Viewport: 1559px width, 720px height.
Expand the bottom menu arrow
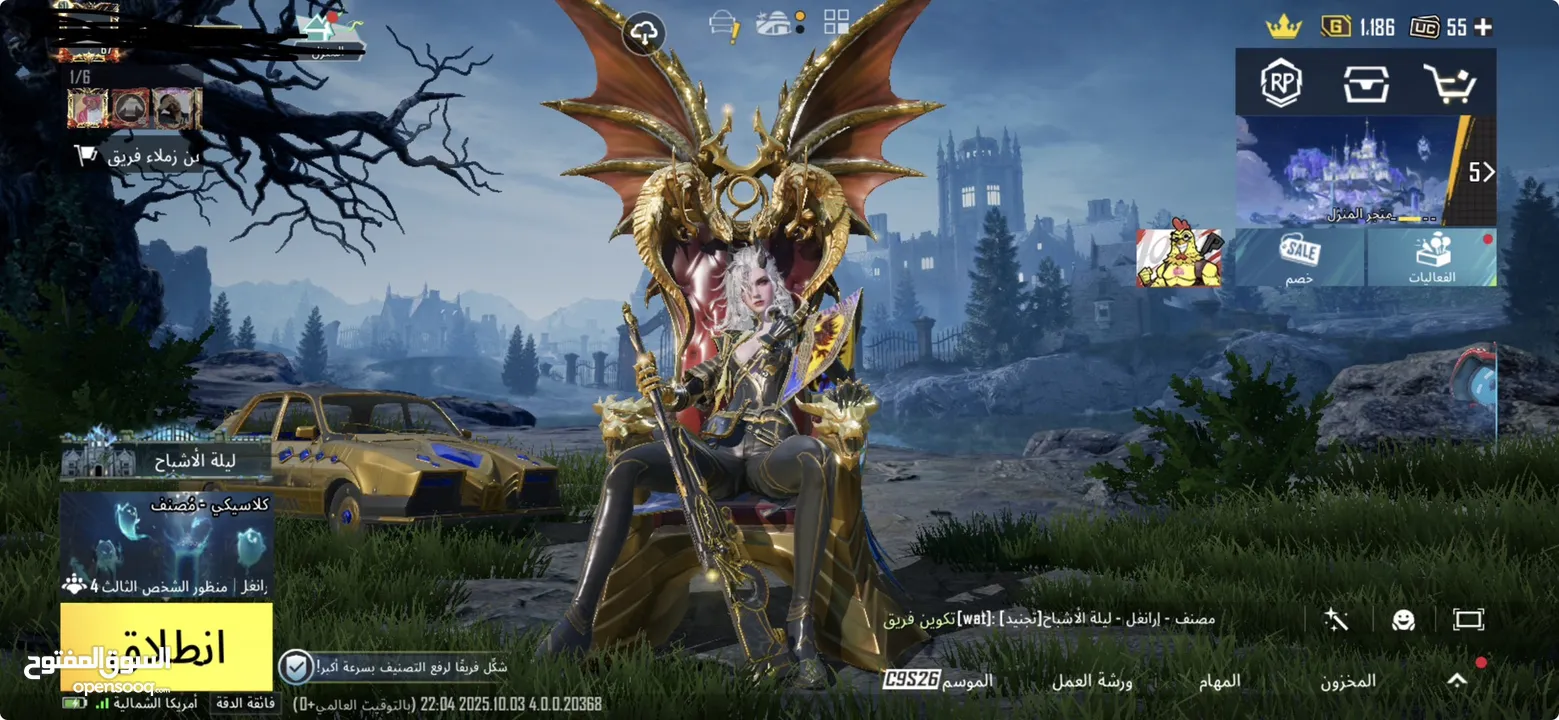click(x=1457, y=680)
